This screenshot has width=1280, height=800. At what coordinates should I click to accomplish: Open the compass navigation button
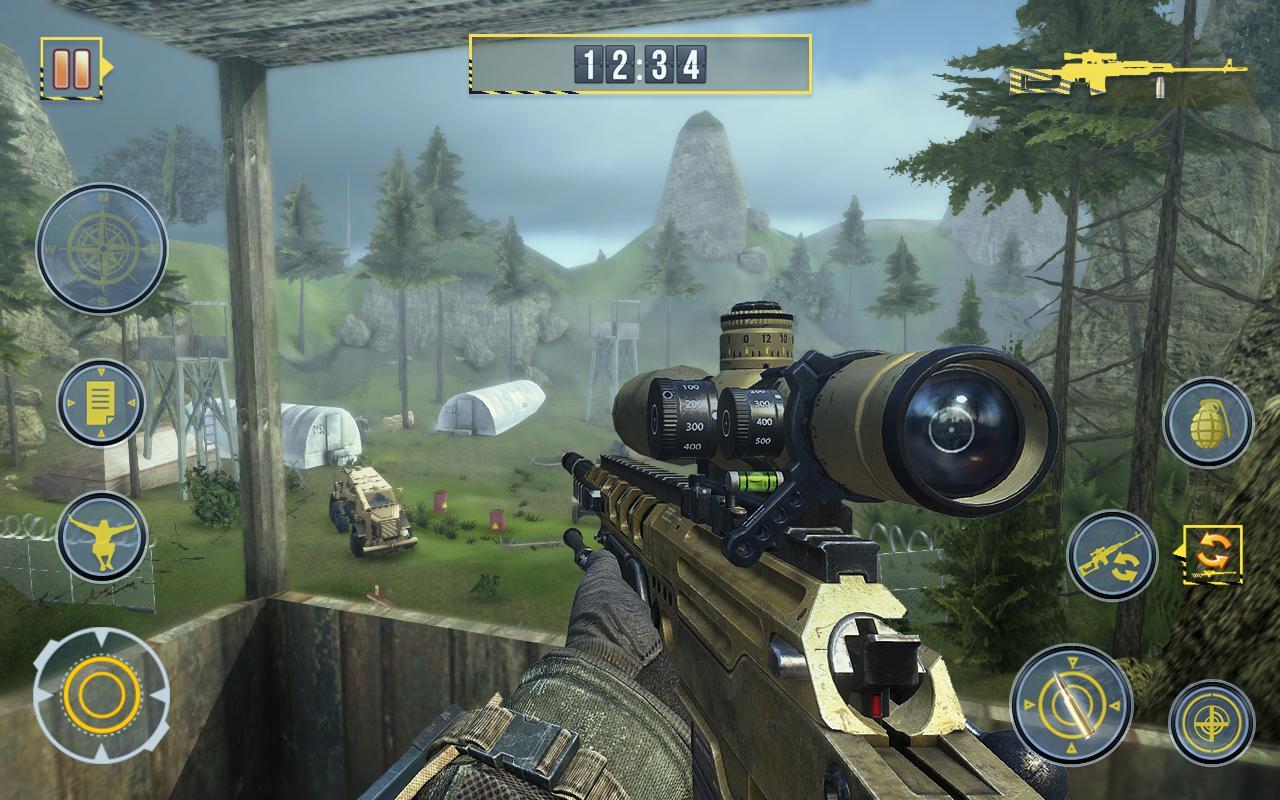click(x=102, y=248)
